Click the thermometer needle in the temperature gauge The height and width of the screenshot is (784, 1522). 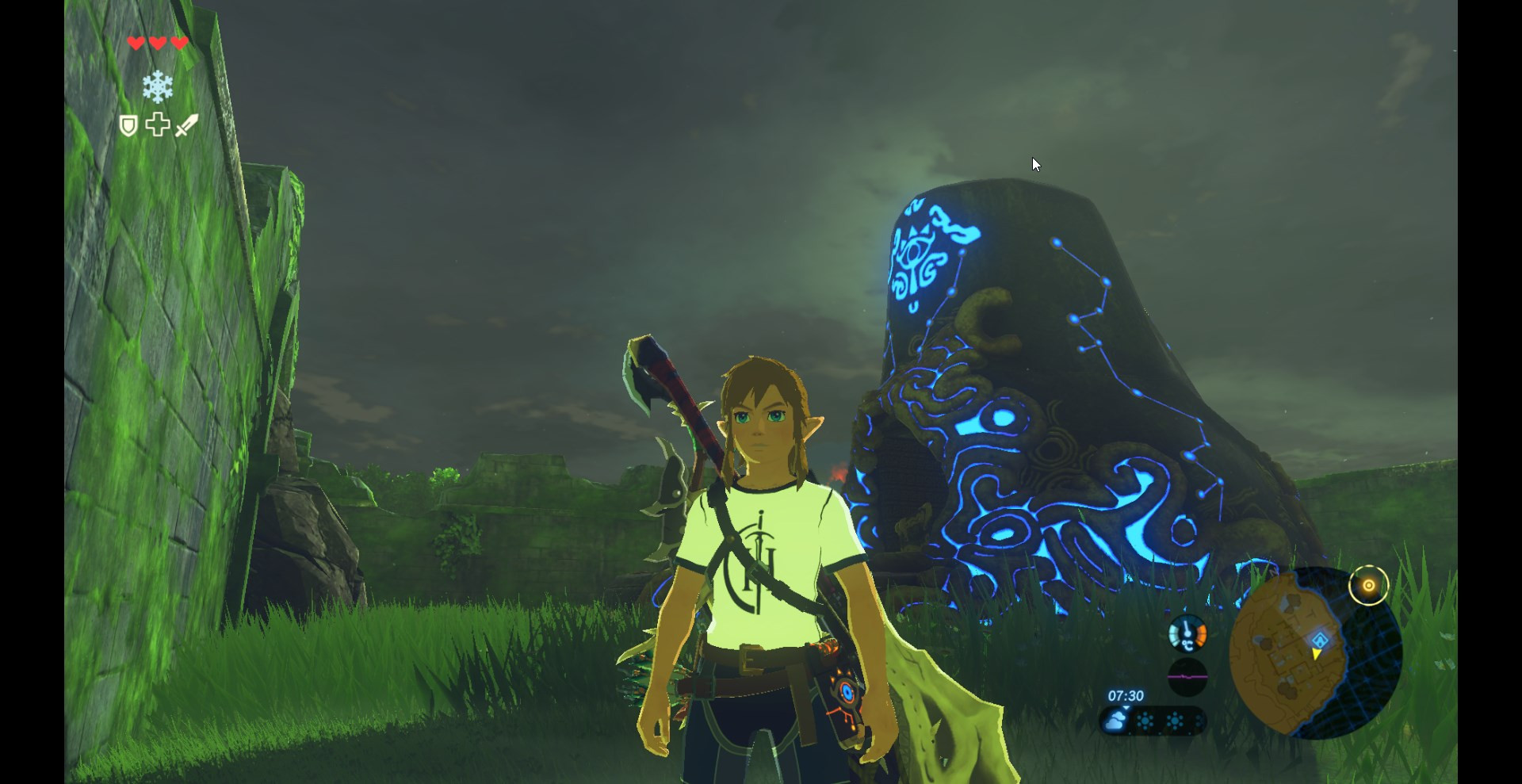pos(1186,627)
